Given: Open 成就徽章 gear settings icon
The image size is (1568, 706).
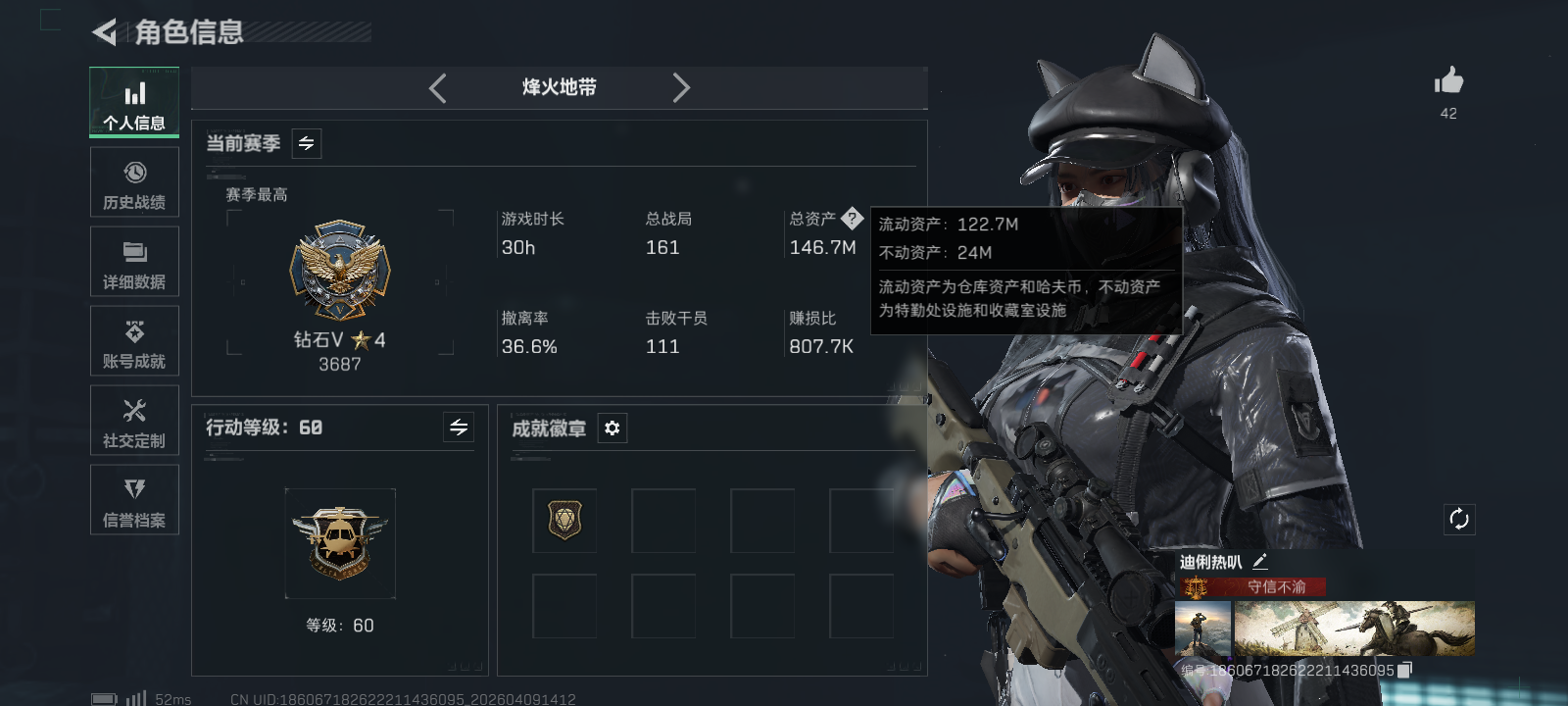Looking at the screenshot, I should [612, 428].
